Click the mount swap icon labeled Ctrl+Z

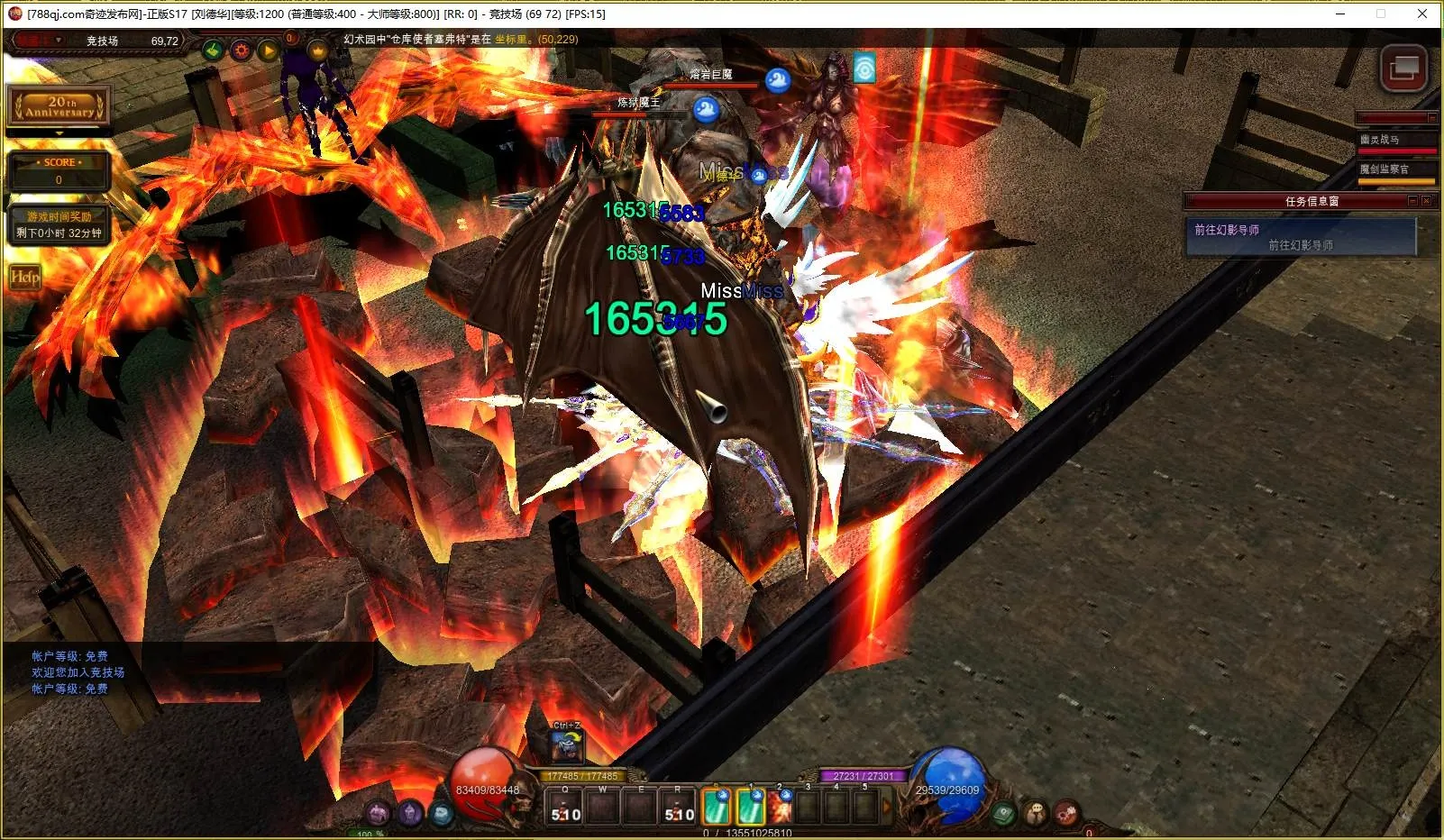point(567,745)
